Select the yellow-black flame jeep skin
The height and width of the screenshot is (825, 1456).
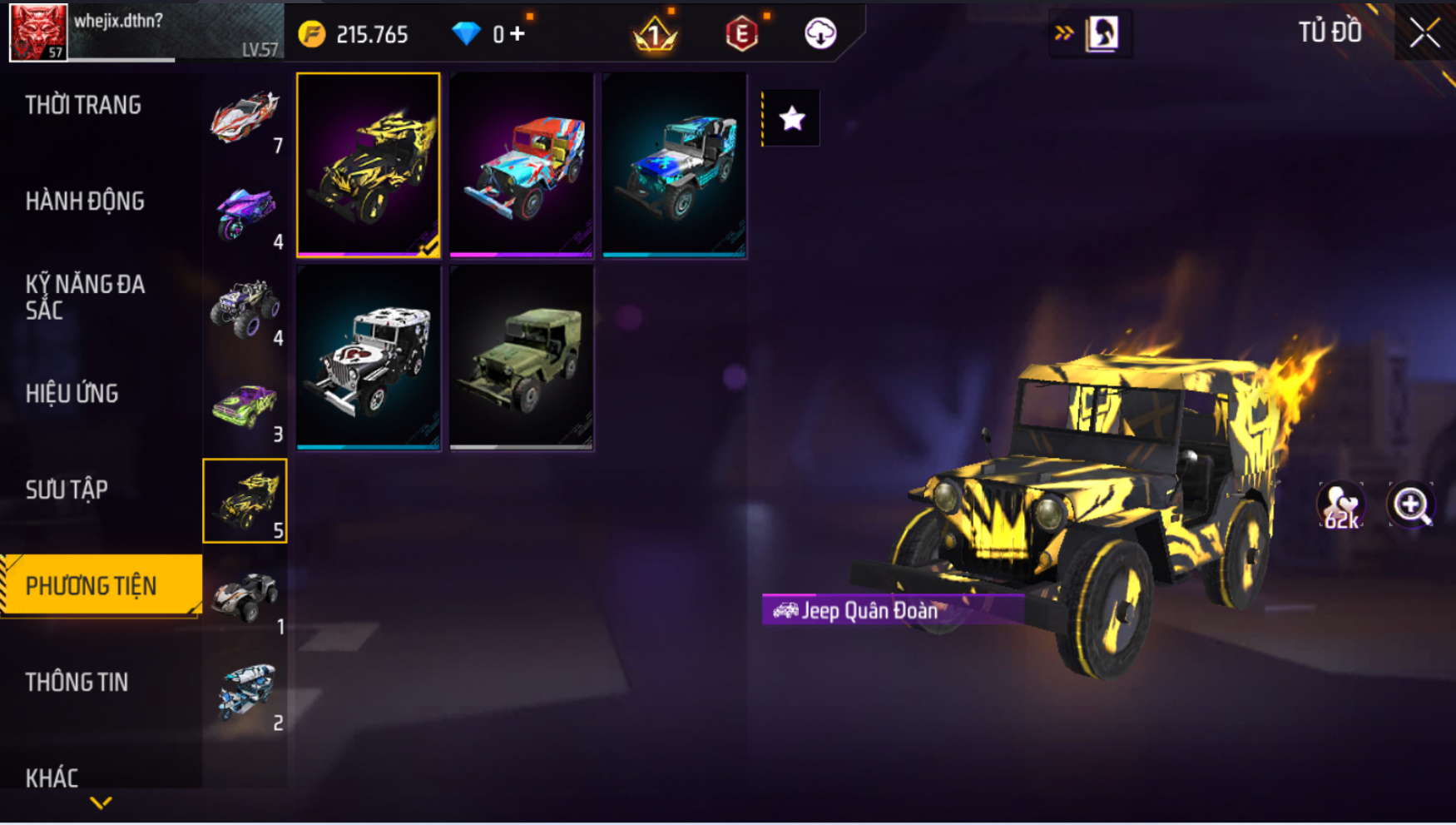click(x=369, y=165)
